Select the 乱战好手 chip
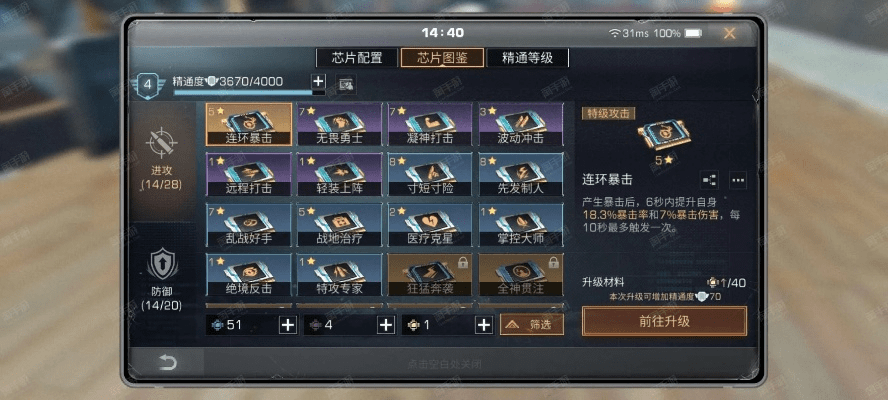 249,225
